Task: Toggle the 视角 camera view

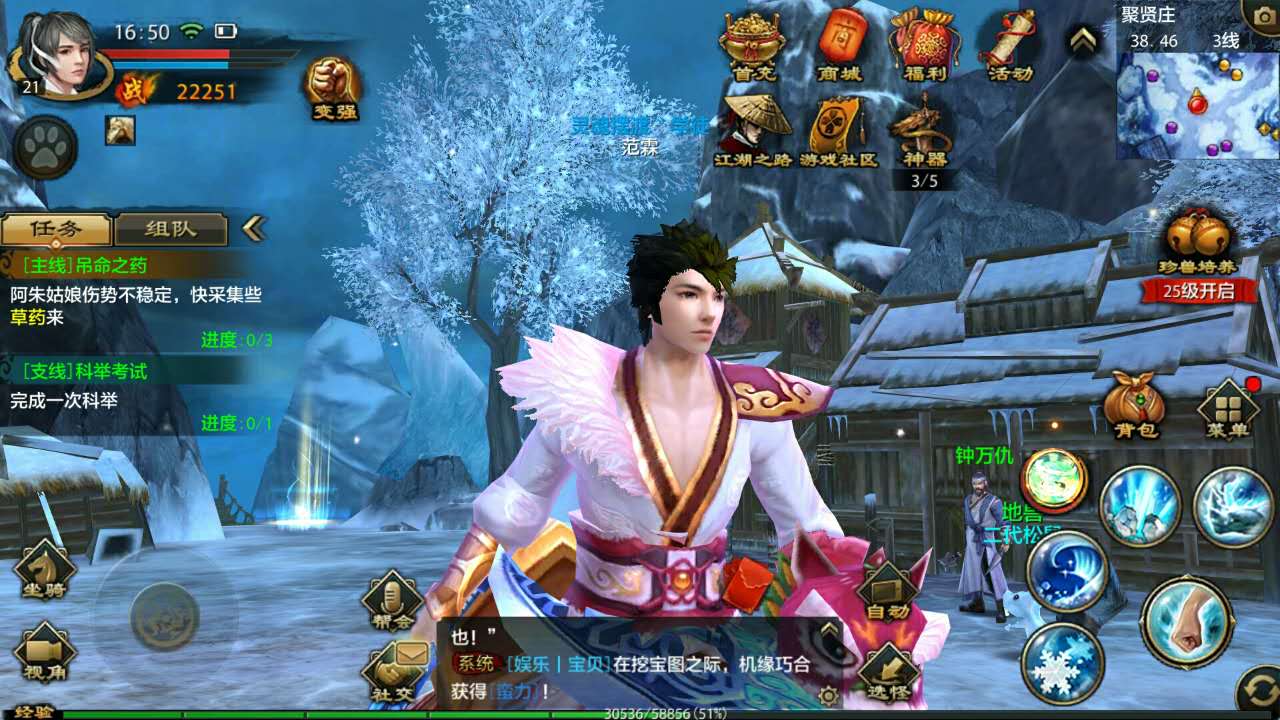Action: (45, 650)
